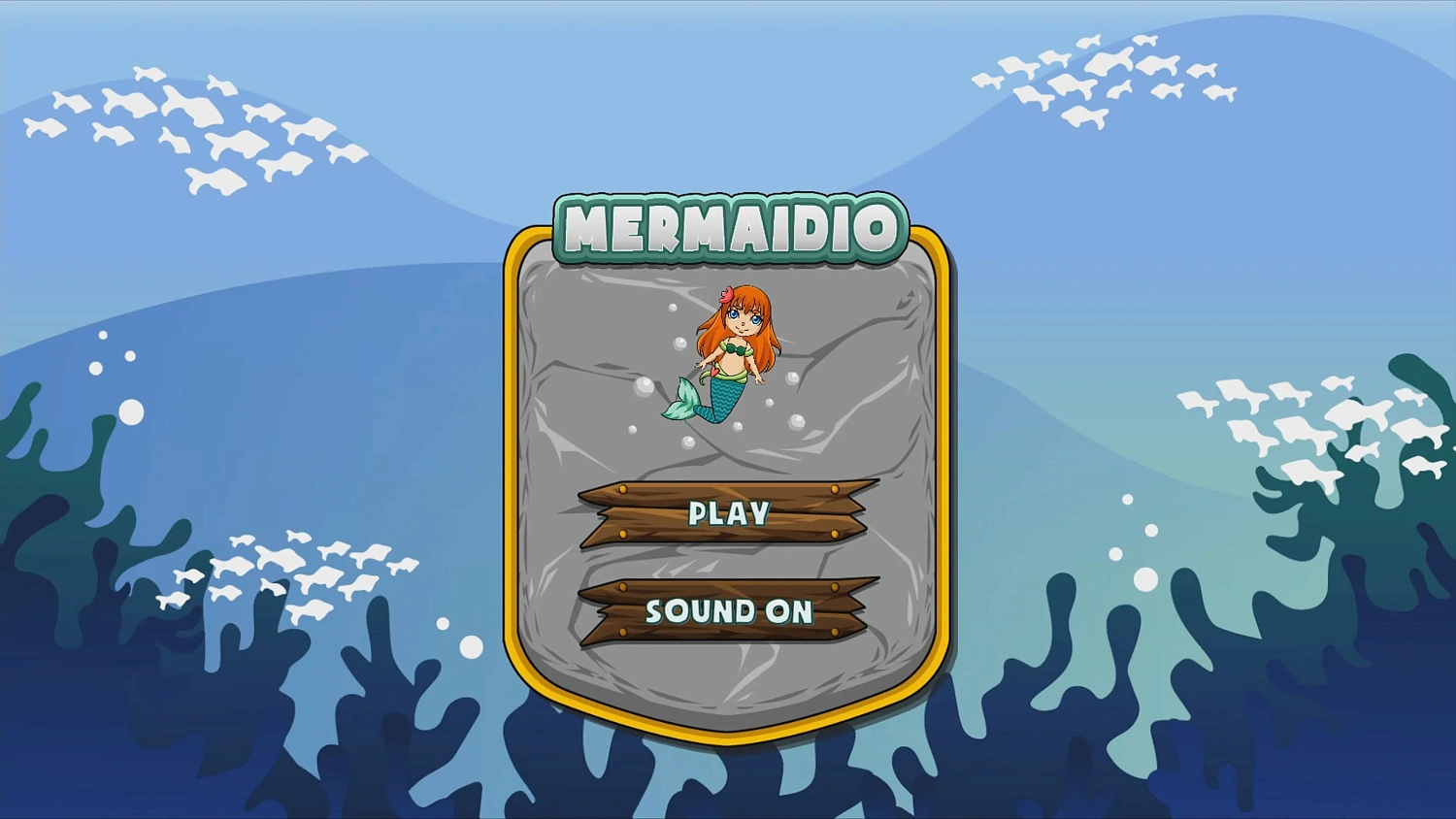Screen dimensions: 1456x819
Task: Click the wooden PLAY sign
Action: pos(728,514)
